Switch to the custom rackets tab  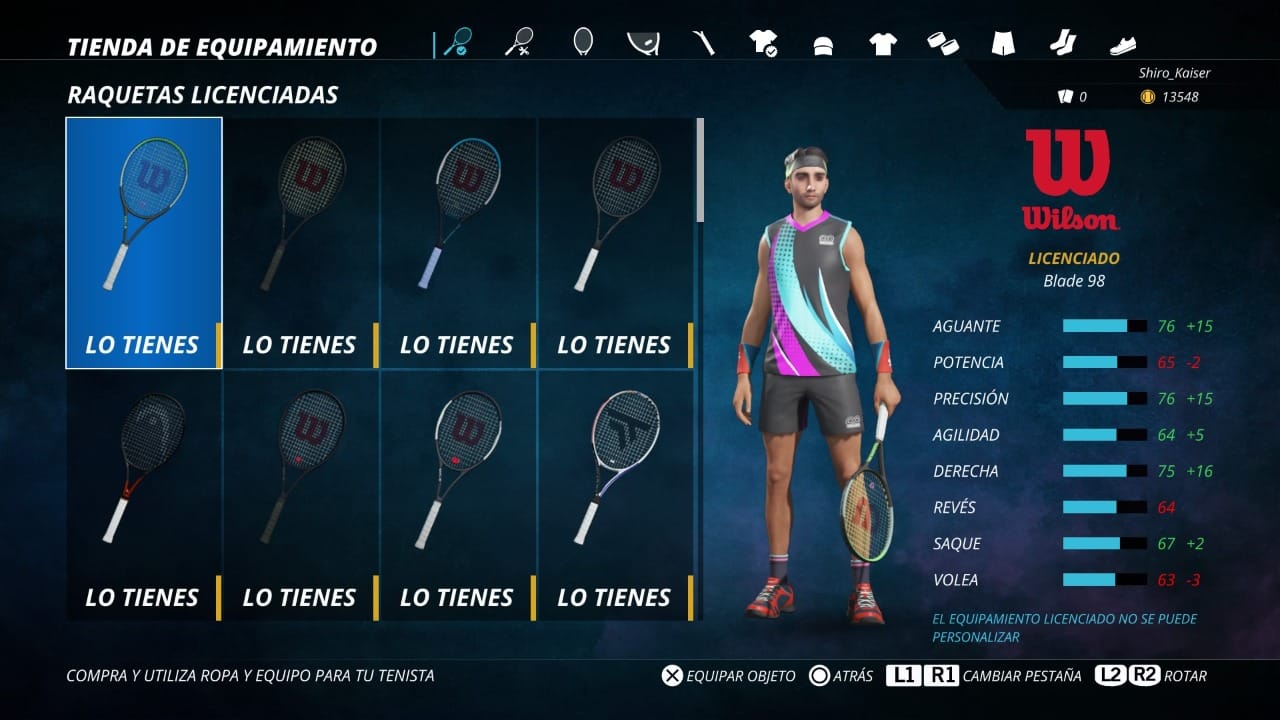519,42
